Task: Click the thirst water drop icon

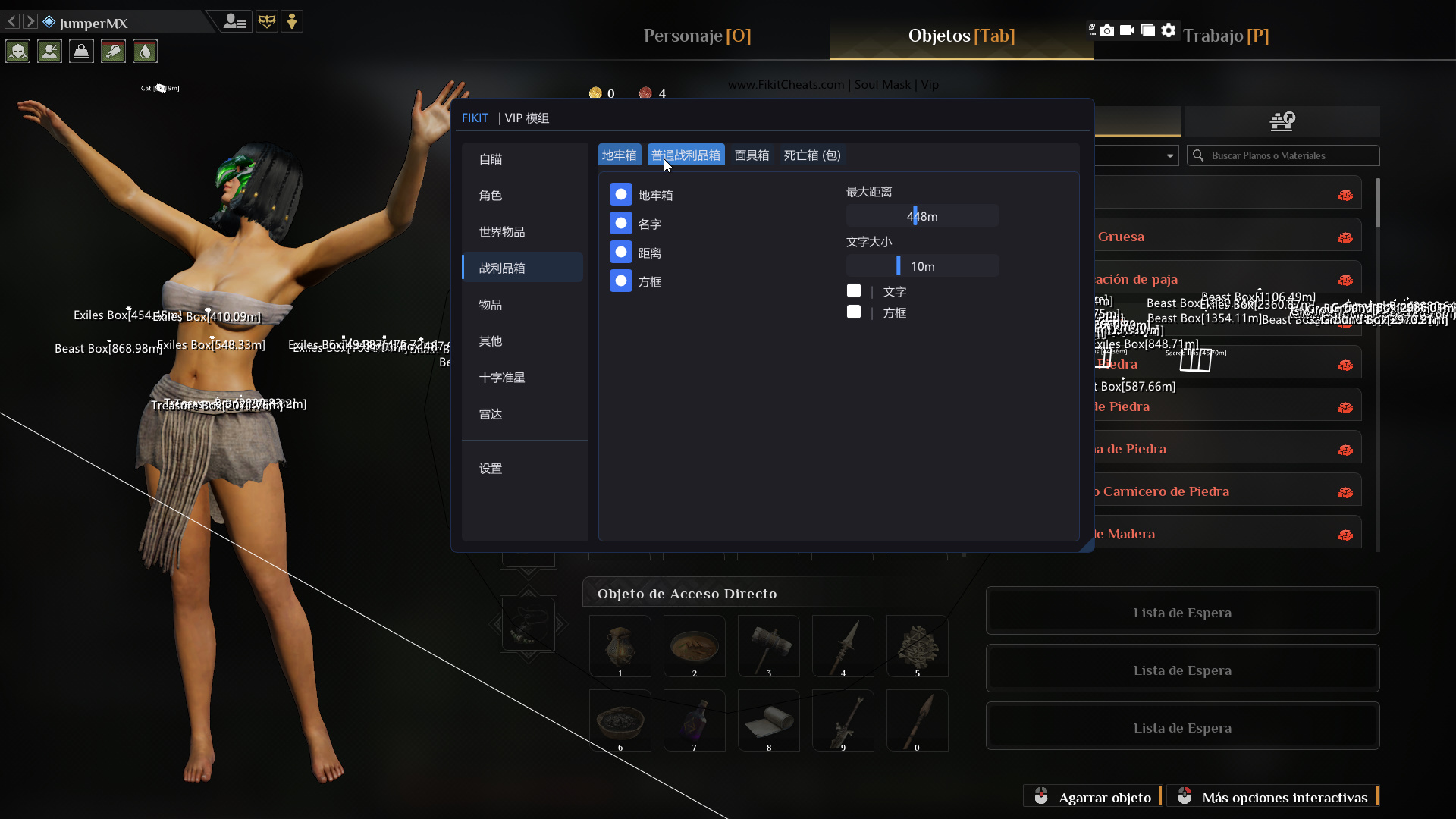Action: coord(144,51)
